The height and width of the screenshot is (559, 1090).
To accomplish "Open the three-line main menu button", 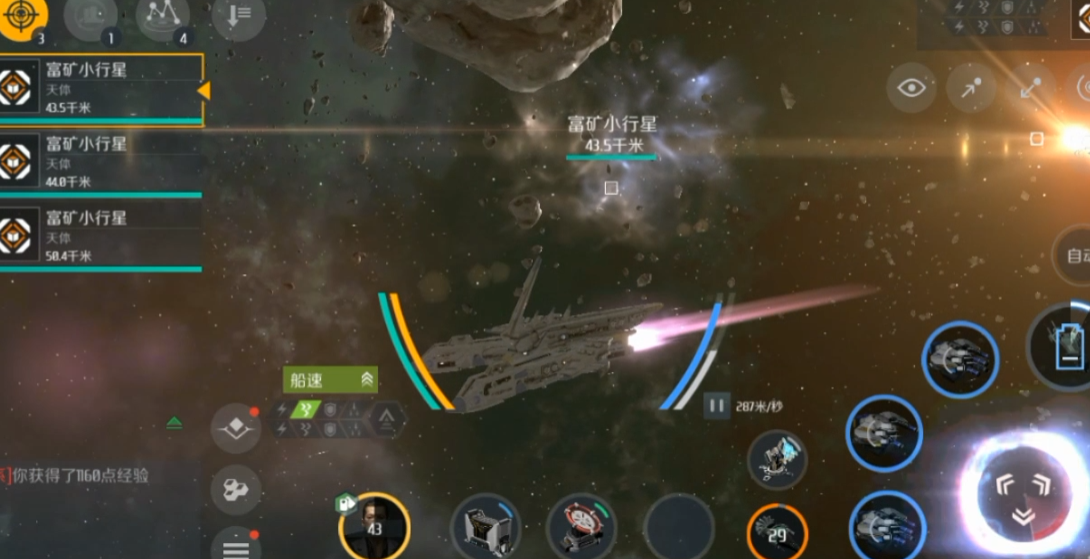I will click(x=236, y=546).
